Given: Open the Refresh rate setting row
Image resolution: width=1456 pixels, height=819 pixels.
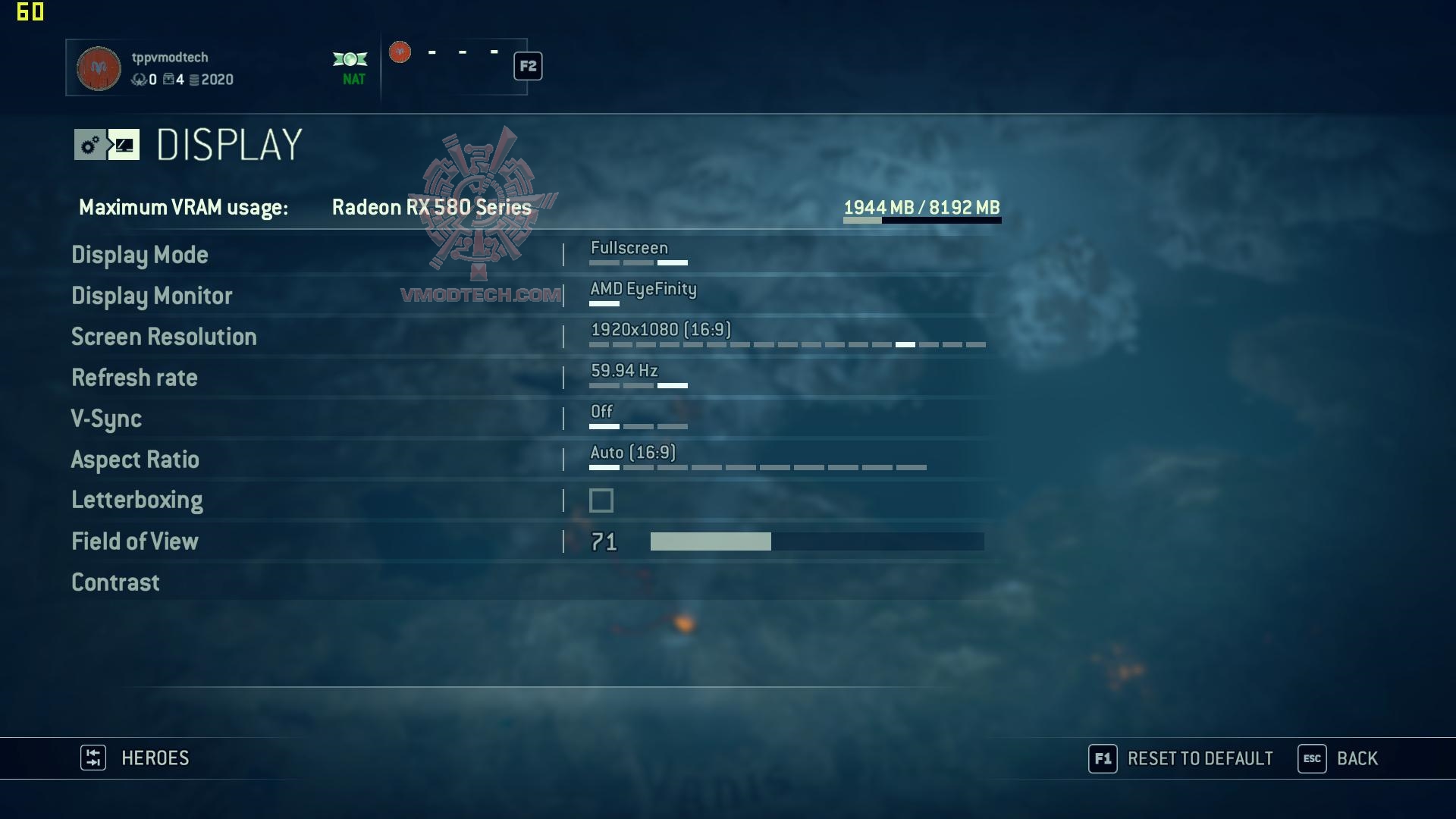Looking at the screenshot, I should click(134, 378).
